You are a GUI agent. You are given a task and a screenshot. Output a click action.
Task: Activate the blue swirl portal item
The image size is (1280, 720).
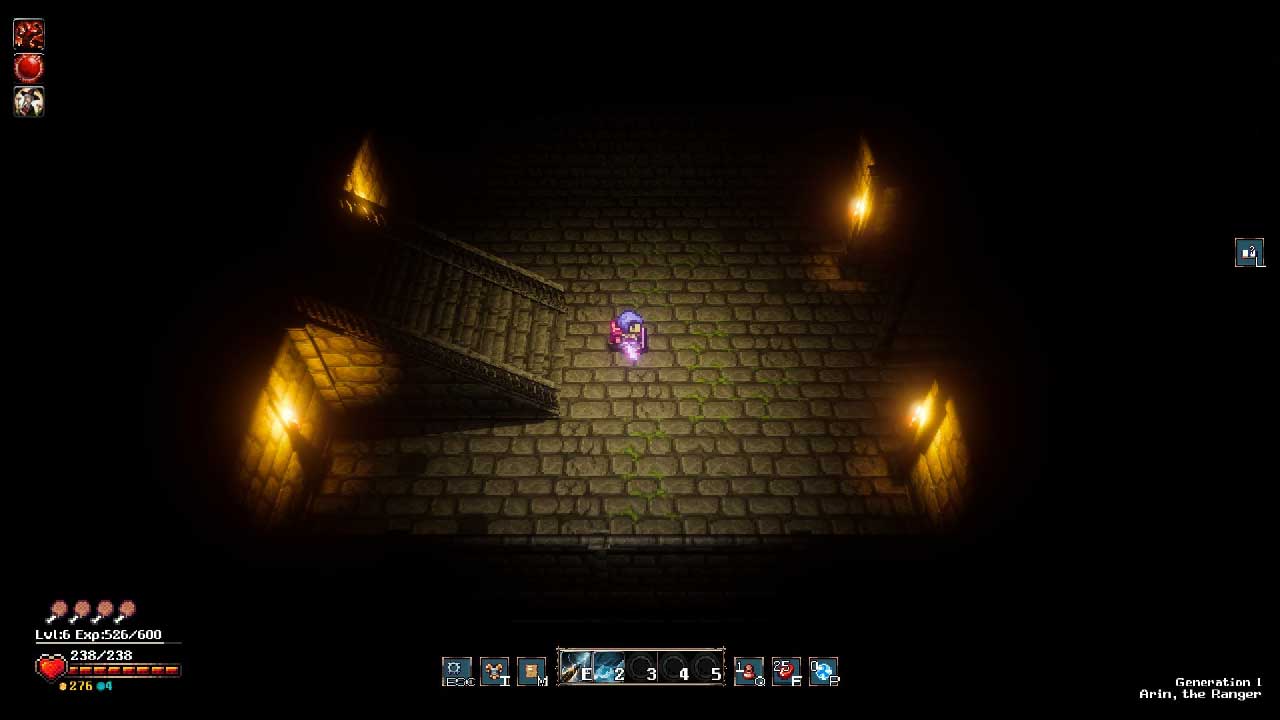point(823,670)
